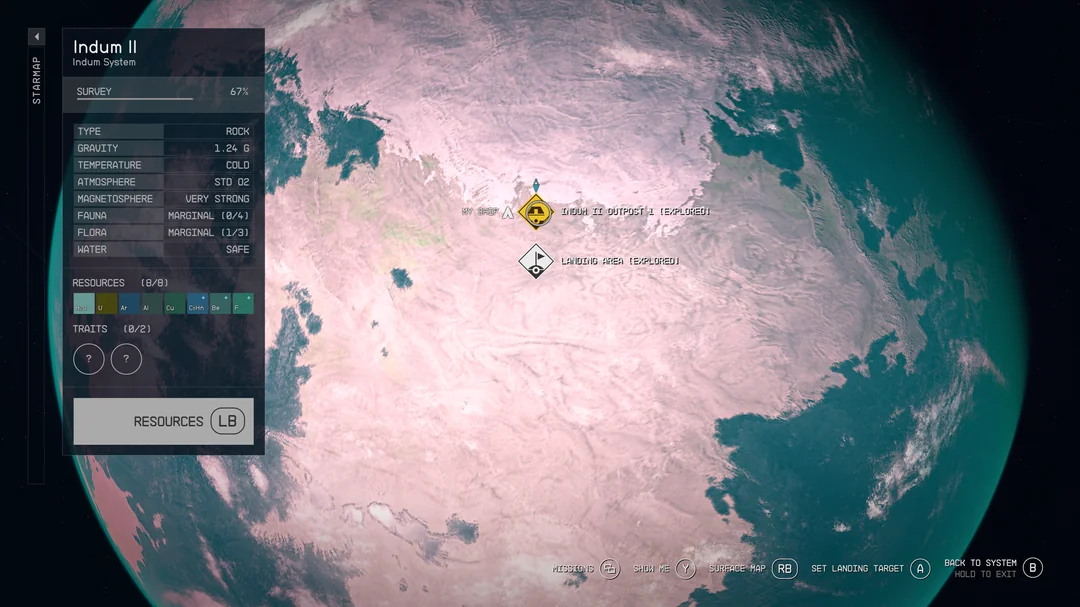This screenshot has height=607, width=1080.
Task: Select the My Ship map marker
Action: coord(507,212)
